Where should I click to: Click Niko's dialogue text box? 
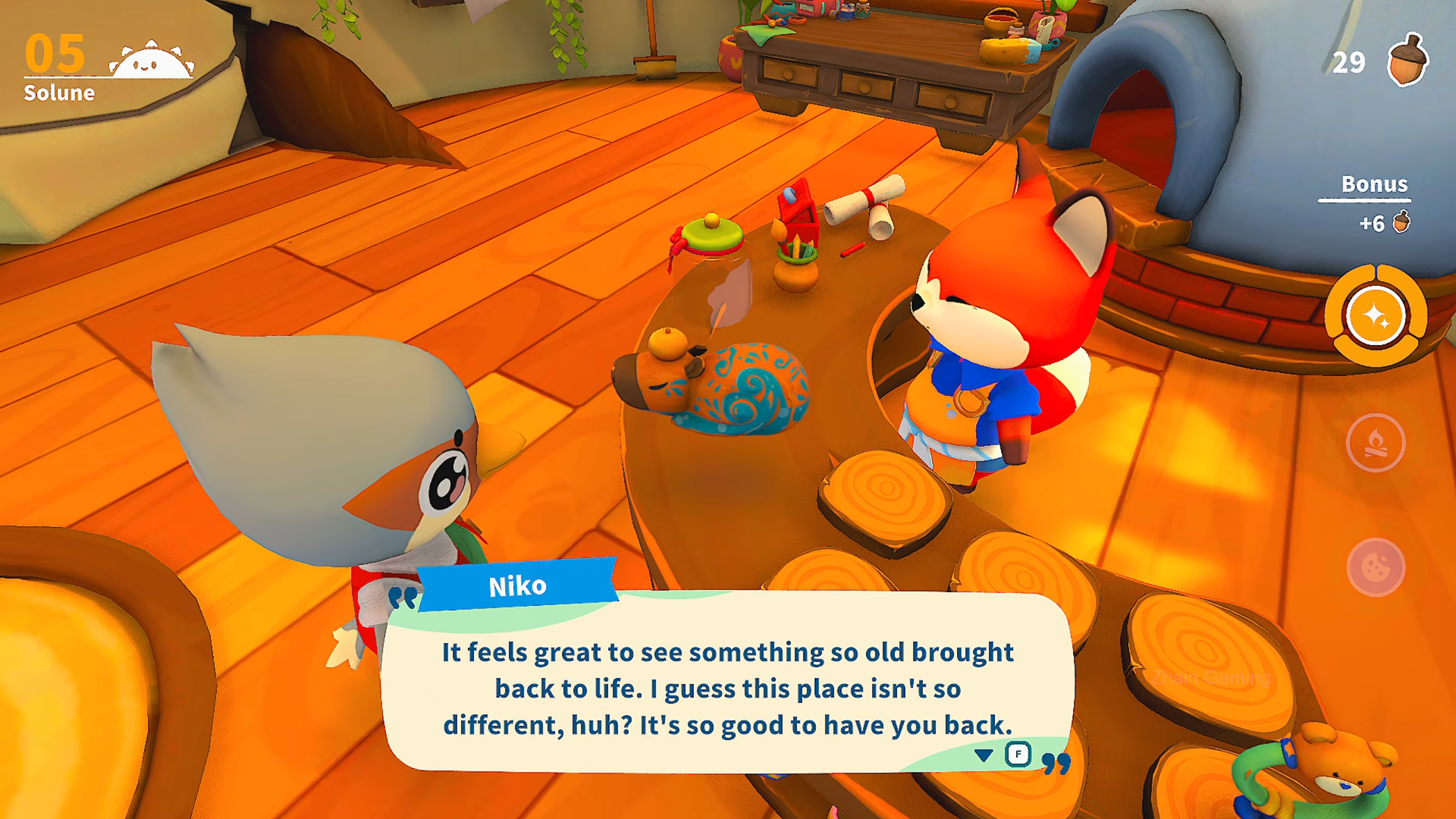coord(727,686)
